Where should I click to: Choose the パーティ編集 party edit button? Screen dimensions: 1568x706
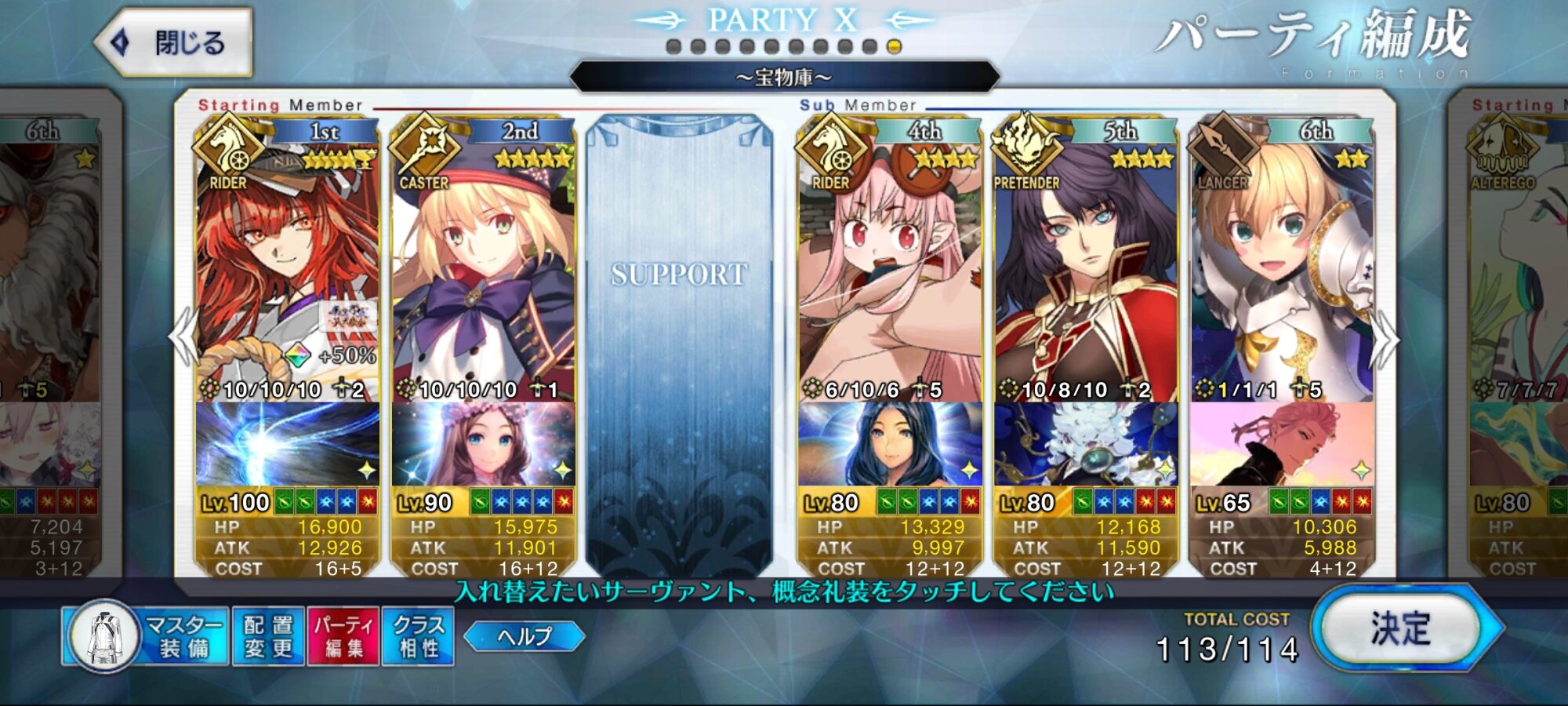click(x=343, y=636)
